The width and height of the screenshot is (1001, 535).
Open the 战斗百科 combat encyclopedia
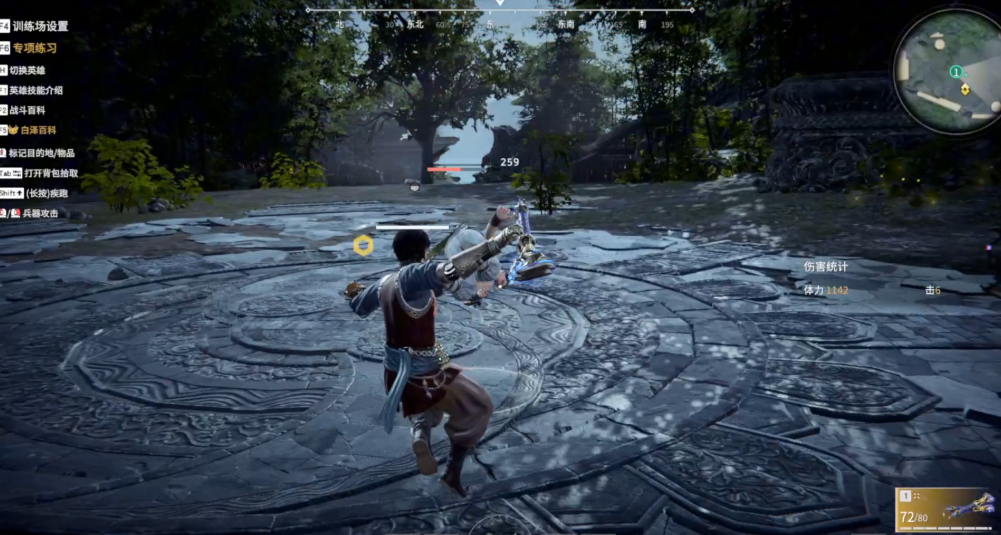pos(26,110)
